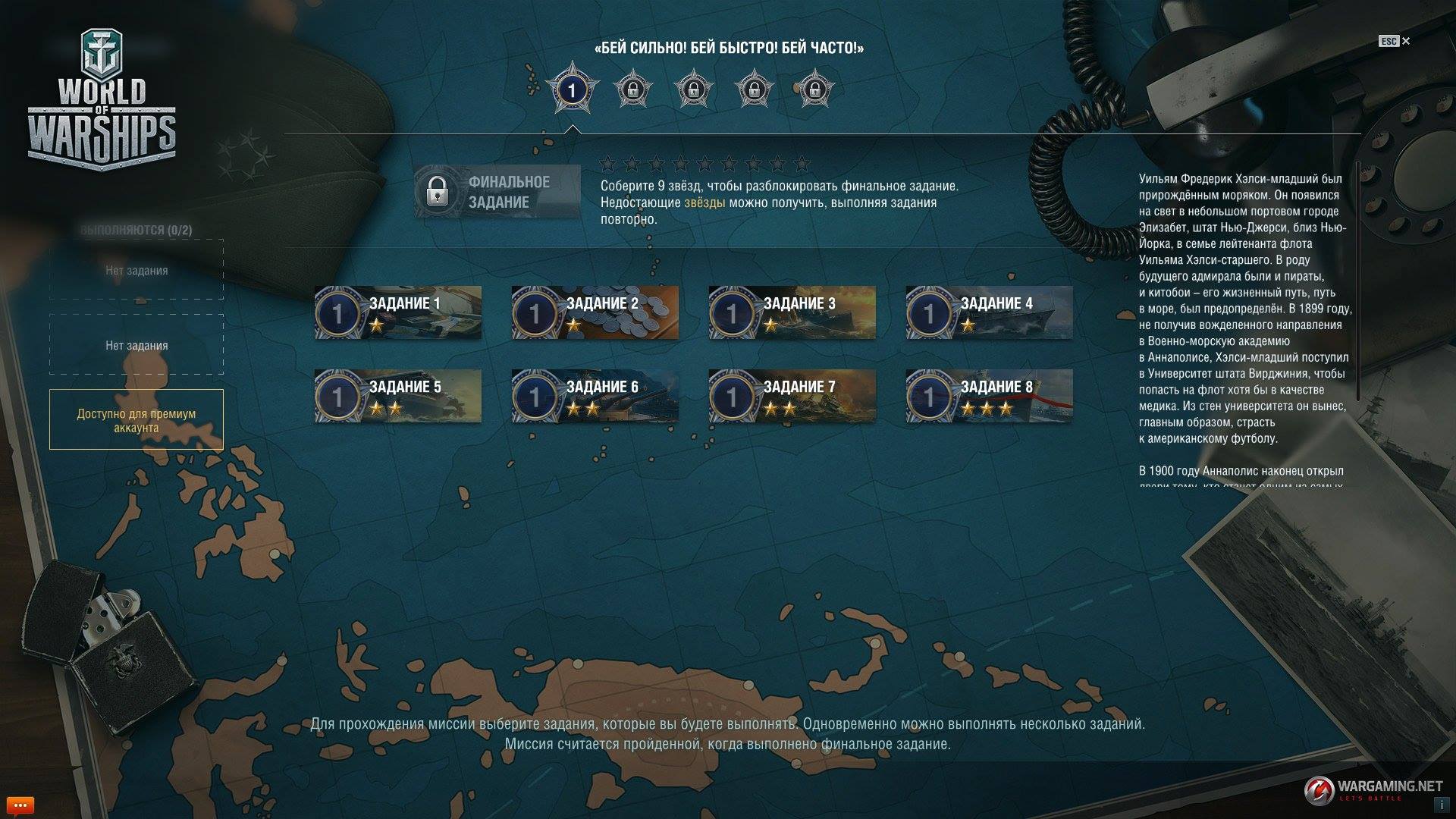Select Задание 3 task tile
This screenshot has height=819, width=1456.
click(792, 312)
